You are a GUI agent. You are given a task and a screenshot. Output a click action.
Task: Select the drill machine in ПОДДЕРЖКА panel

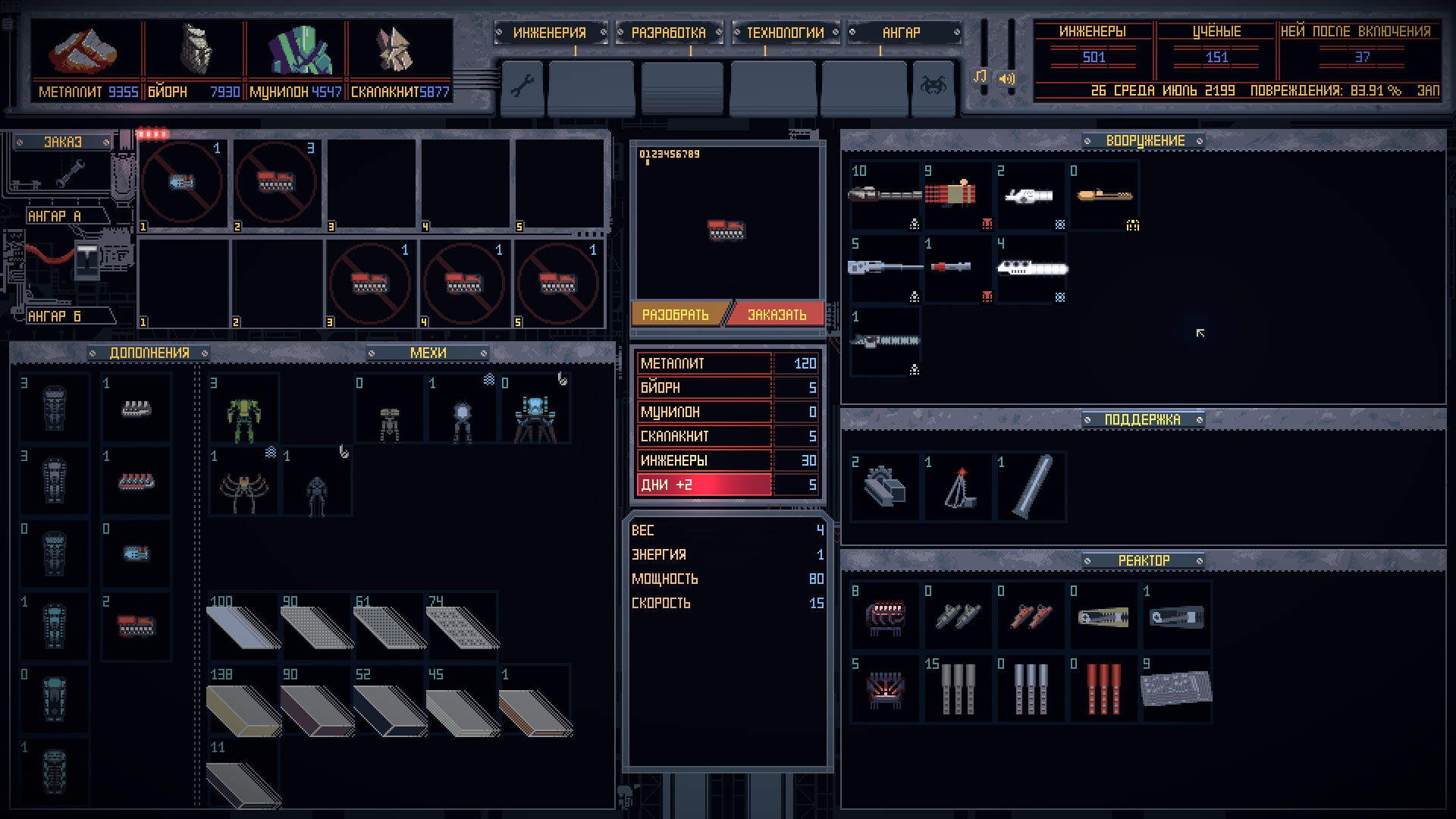tap(884, 486)
